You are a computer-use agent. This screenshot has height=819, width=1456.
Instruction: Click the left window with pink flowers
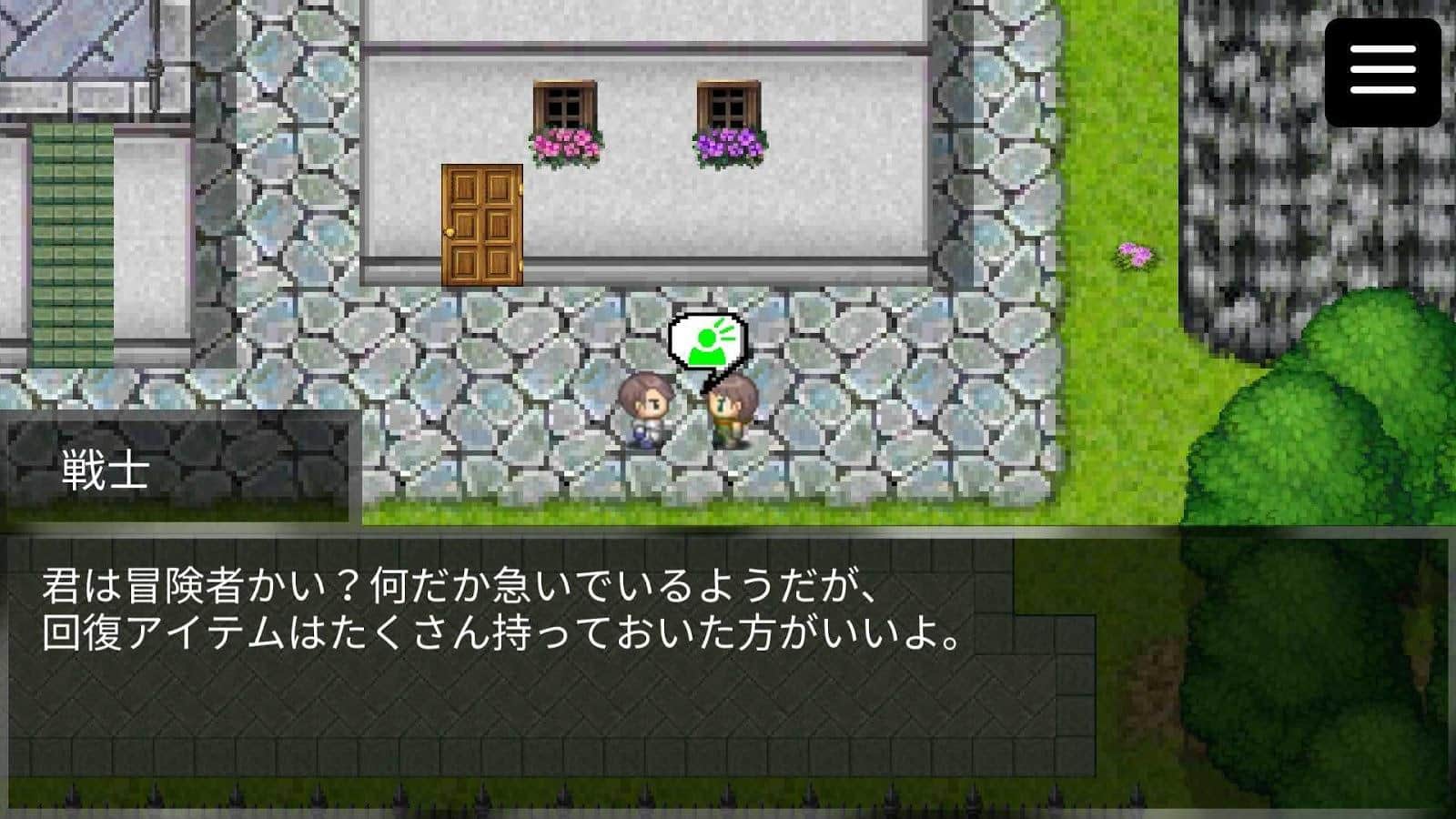pos(566,114)
